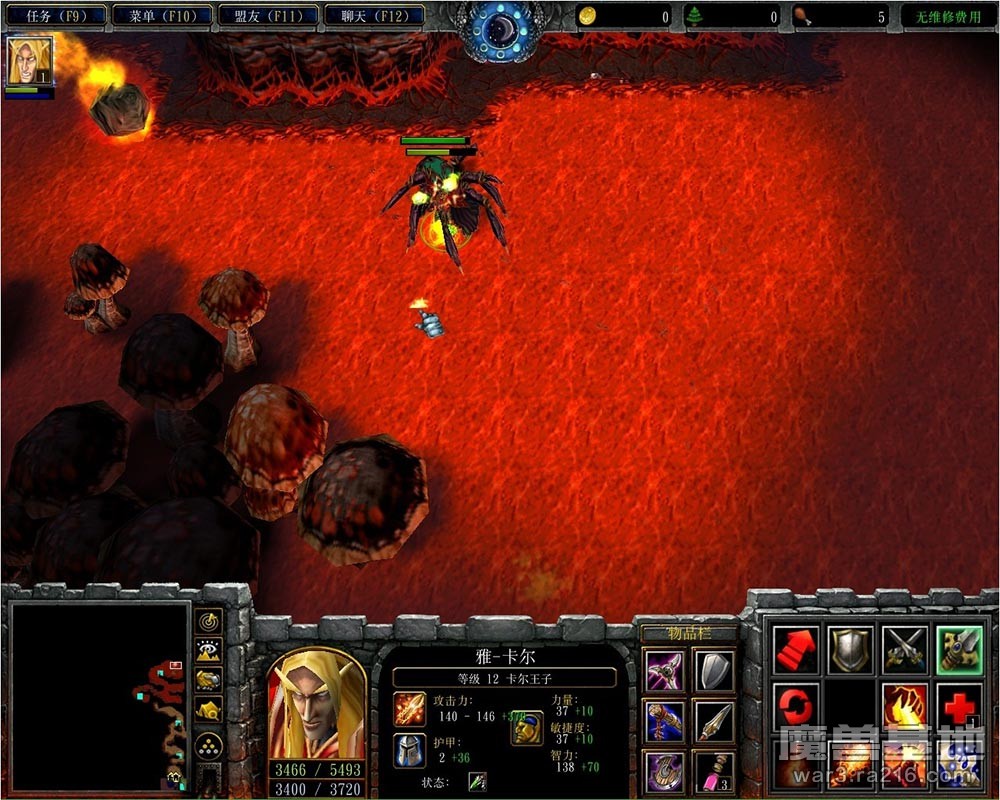Click the shield Hold Position command

[x=850, y=650]
